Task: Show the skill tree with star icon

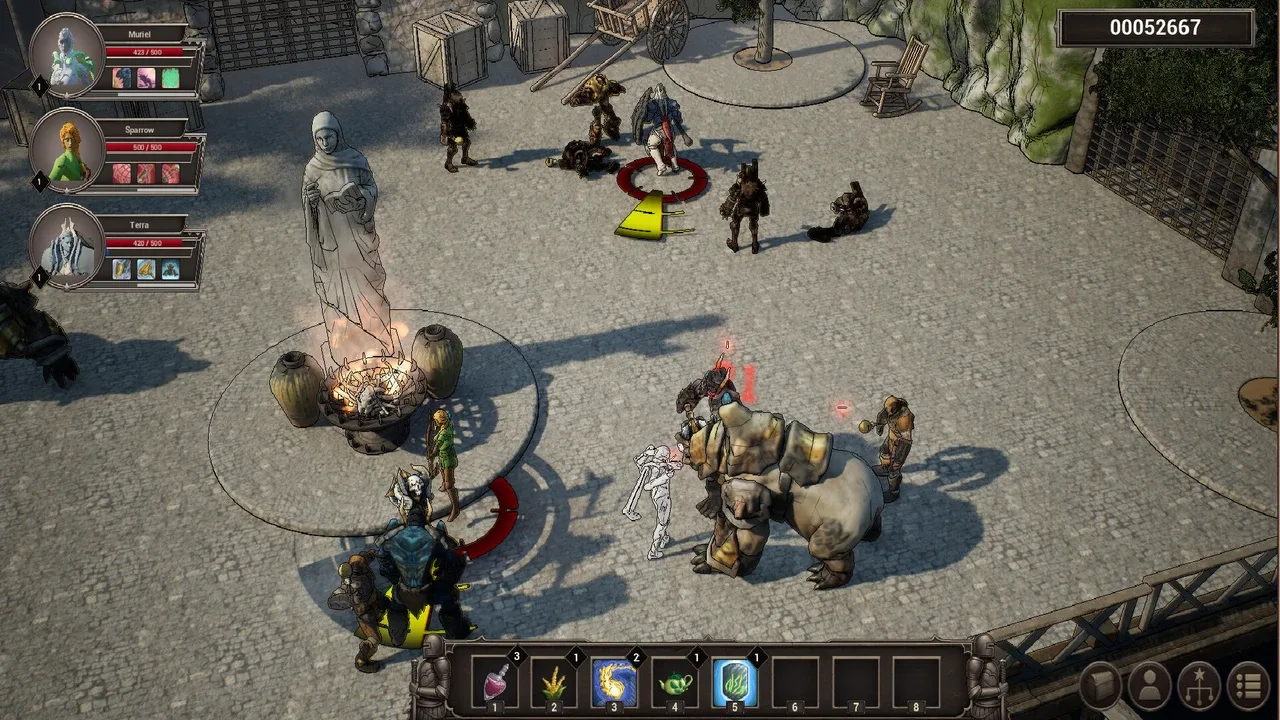Action: (x=1199, y=686)
